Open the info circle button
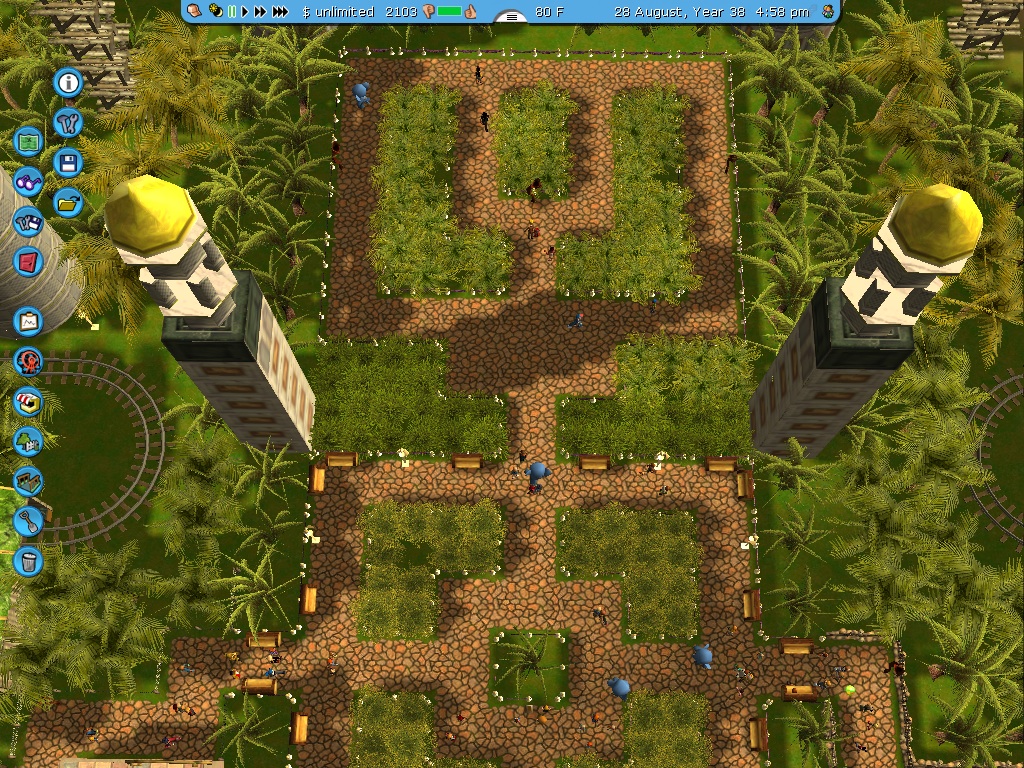This screenshot has height=768, width=1024. (68, 83)
